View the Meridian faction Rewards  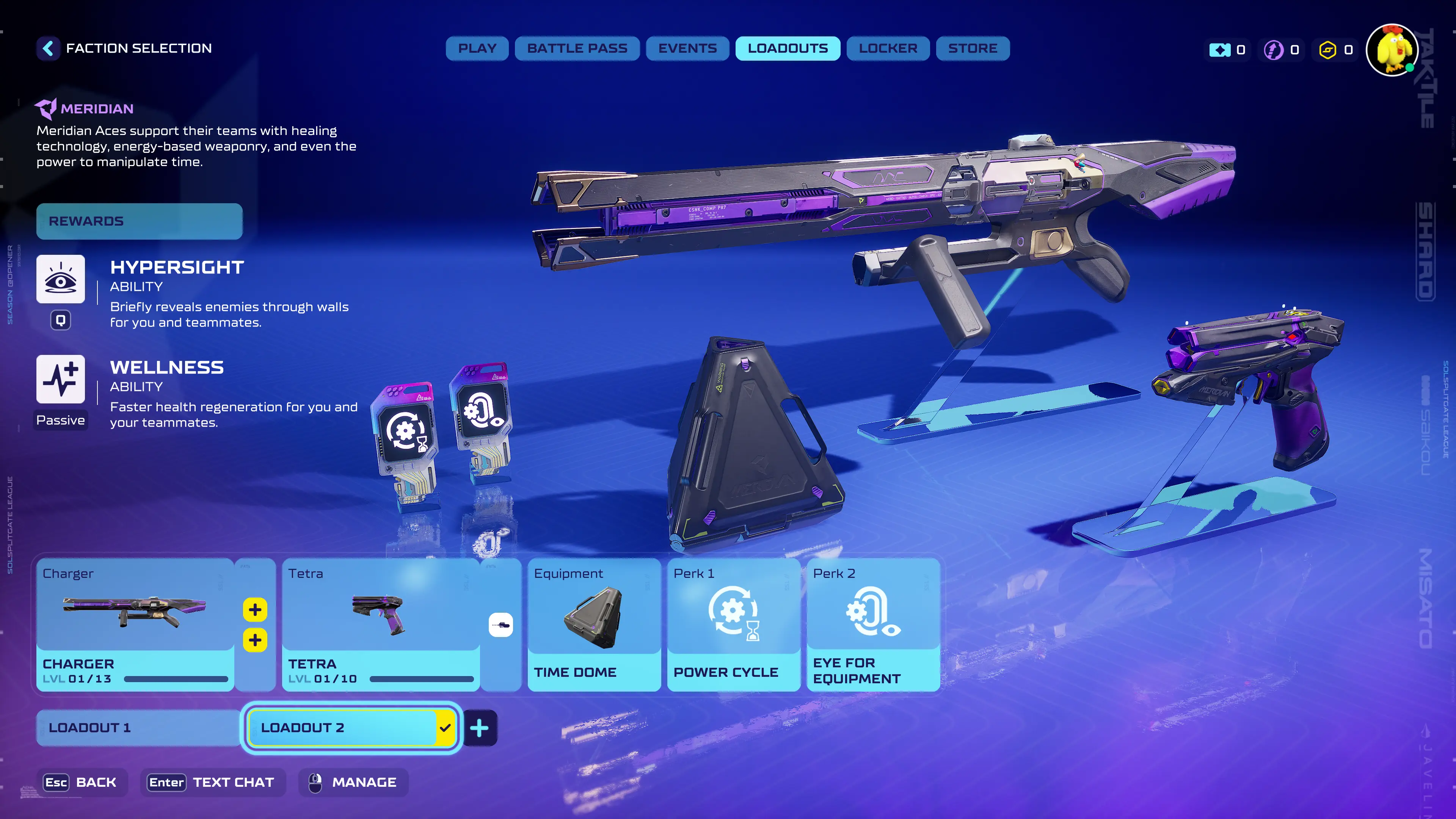139,221
